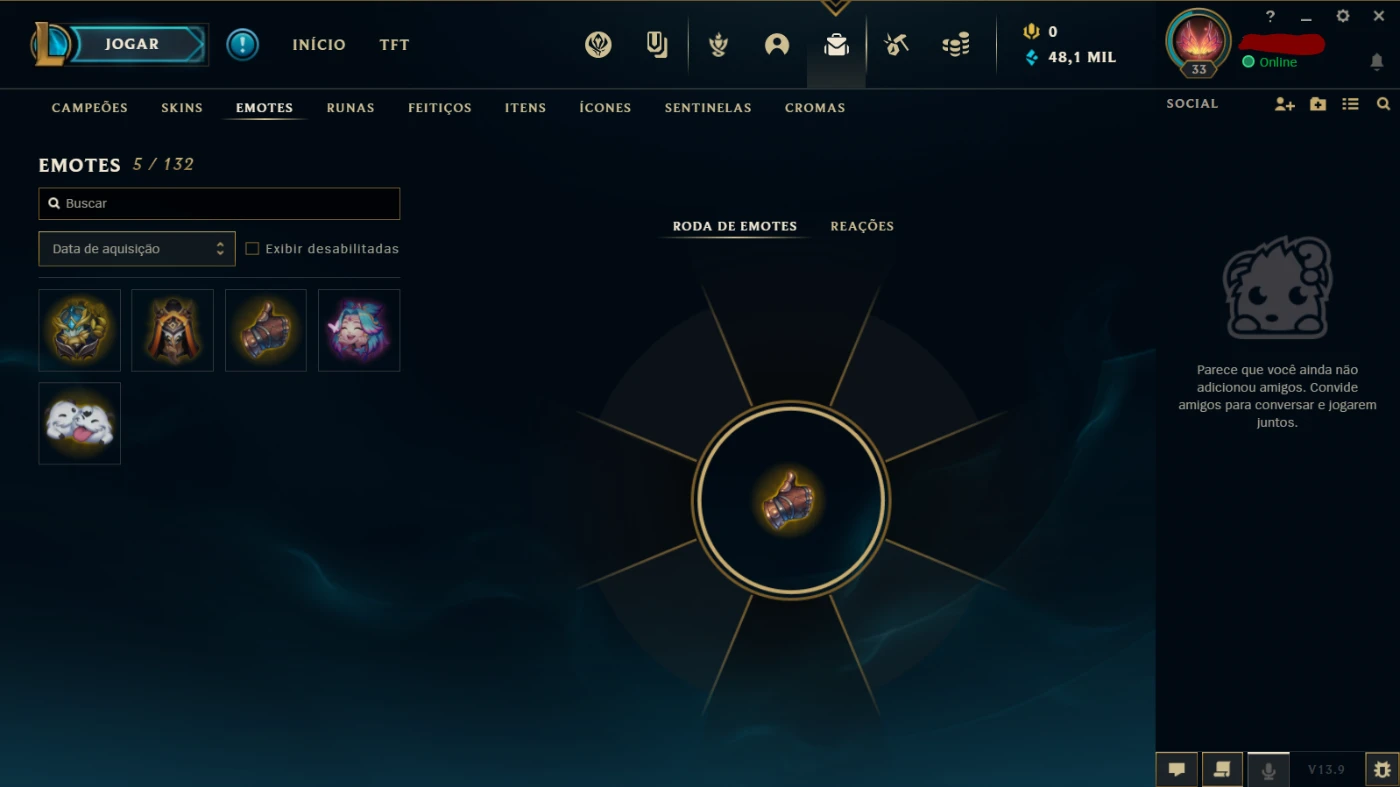Open the Store coins icon

pyautogui.click(x=957, y=44)
